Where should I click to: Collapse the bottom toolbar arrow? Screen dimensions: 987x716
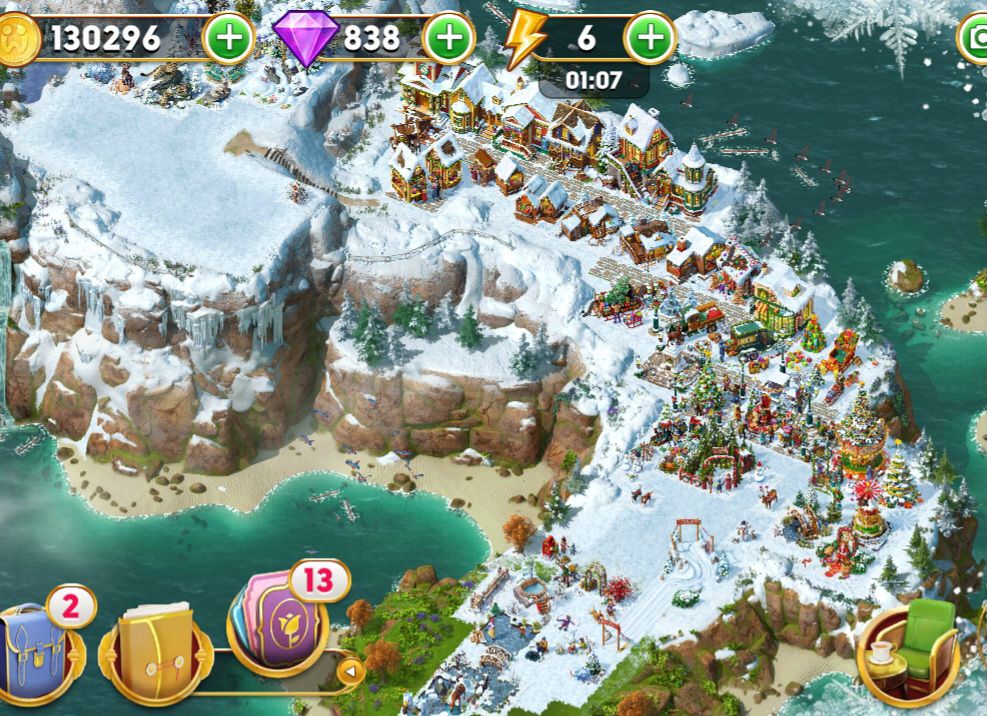pyautogui.click(x=349, y=670)
